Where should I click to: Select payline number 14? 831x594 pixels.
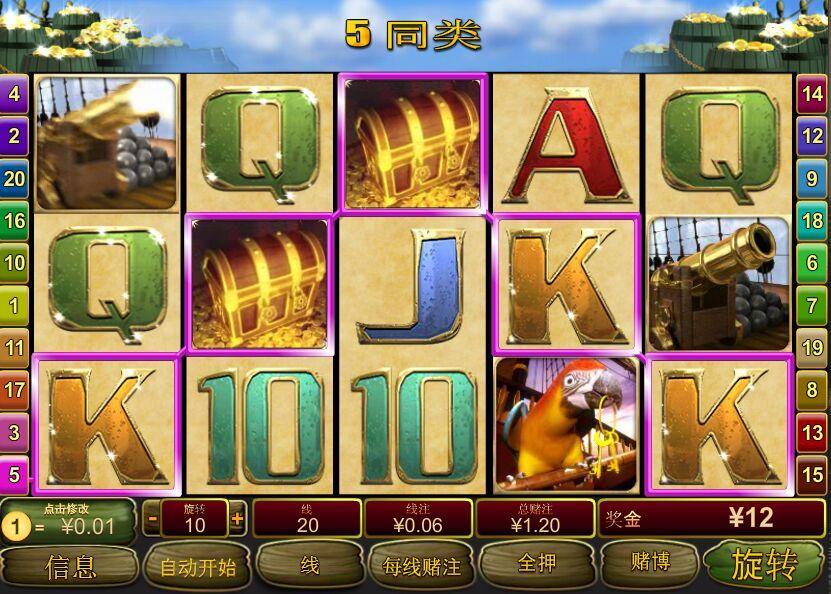pos(814,95)
